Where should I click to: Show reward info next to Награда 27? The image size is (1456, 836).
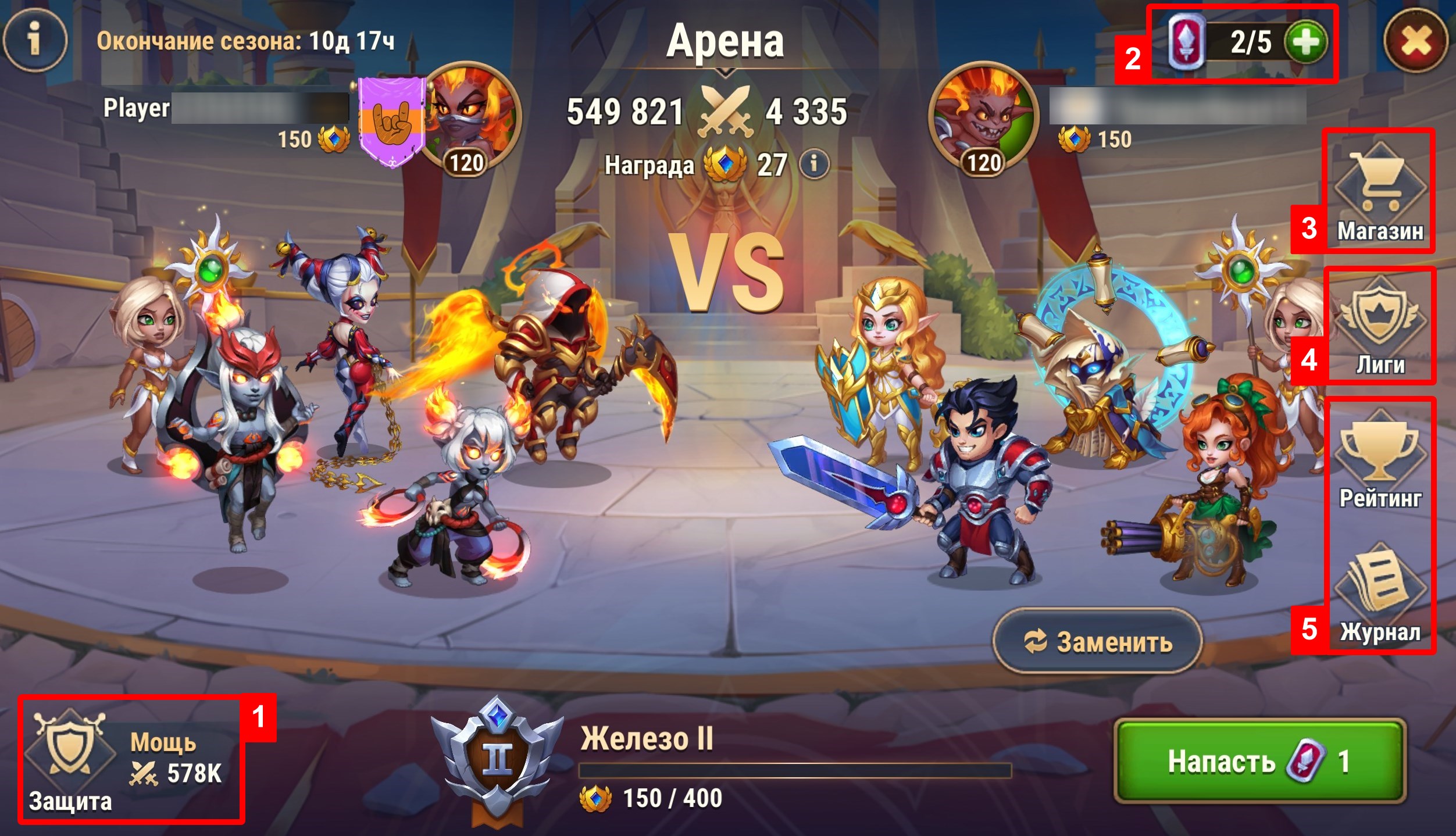point(814,164)
